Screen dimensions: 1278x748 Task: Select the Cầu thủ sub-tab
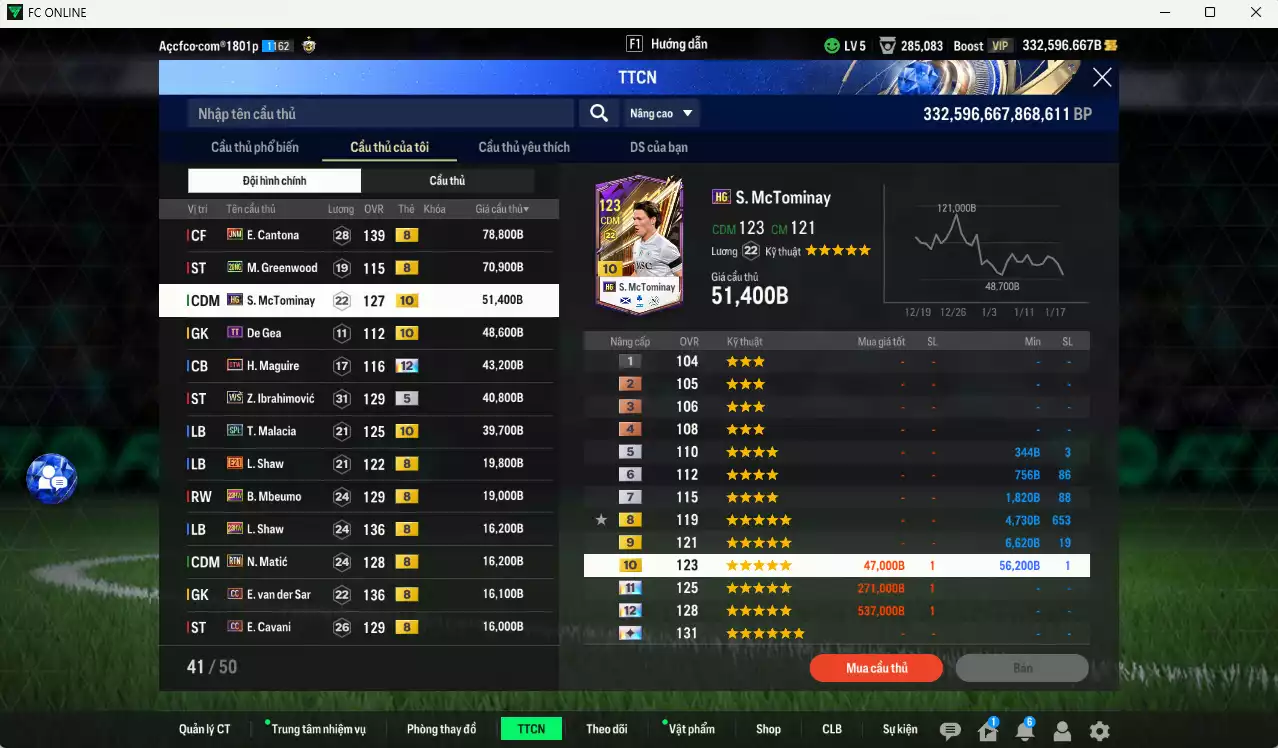coord(447,181)
